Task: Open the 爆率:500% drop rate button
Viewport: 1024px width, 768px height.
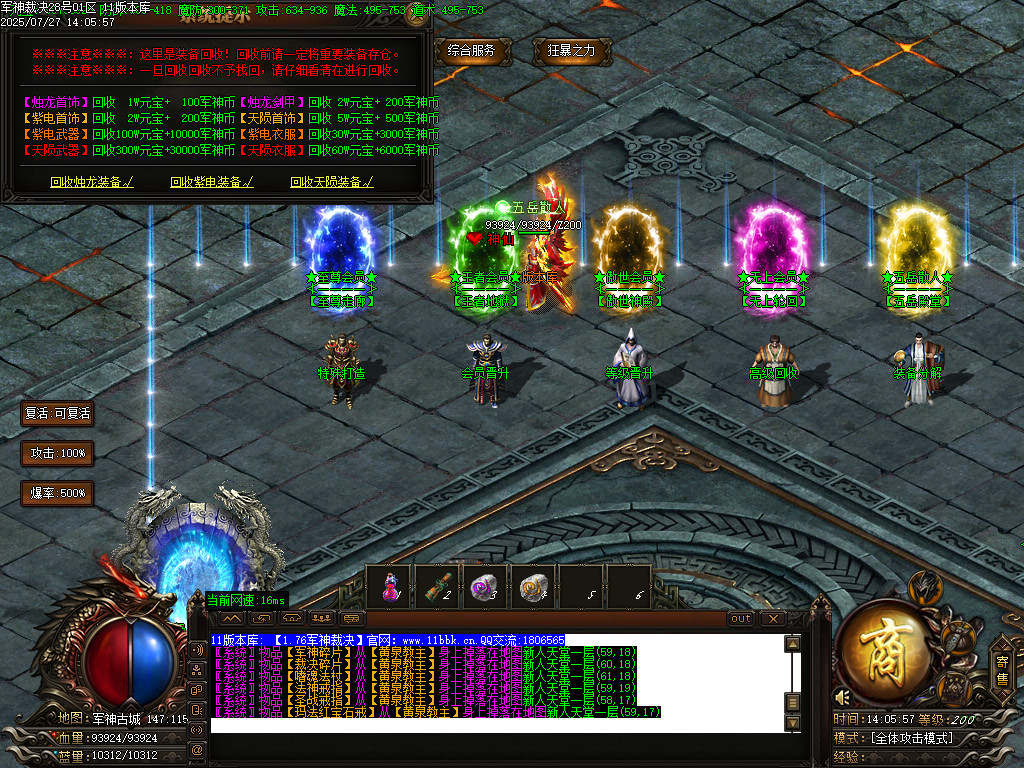Action: click(57, 493)
